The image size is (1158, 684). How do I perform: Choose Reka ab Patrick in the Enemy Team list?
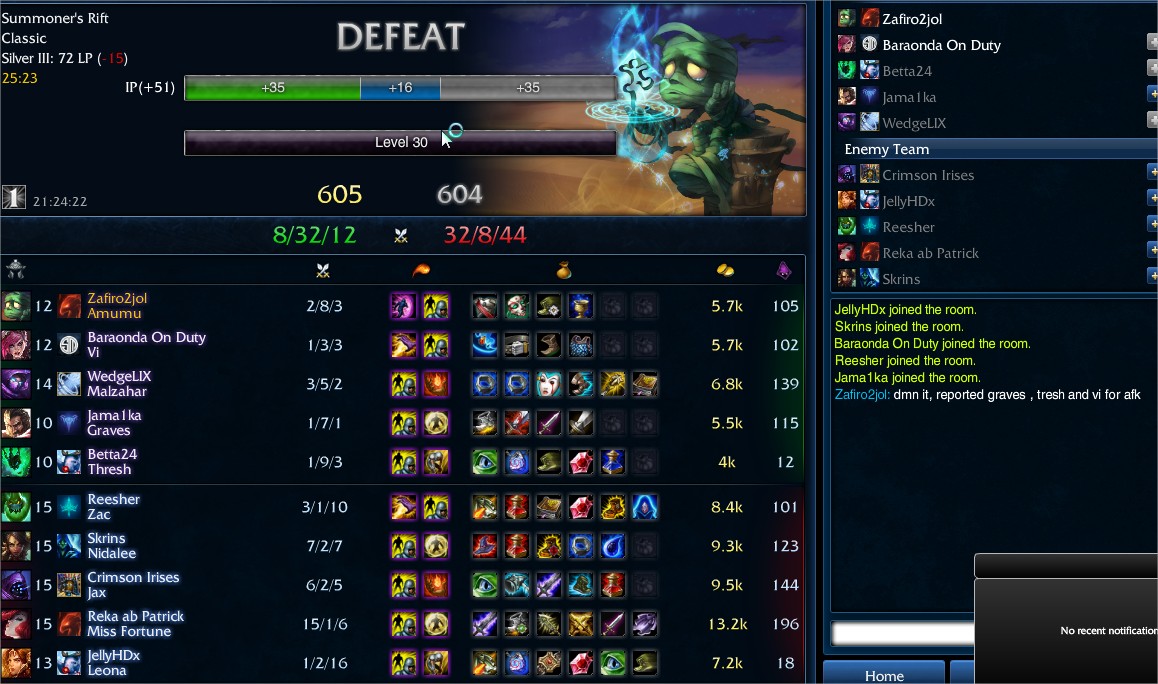(x=930, y=253)
